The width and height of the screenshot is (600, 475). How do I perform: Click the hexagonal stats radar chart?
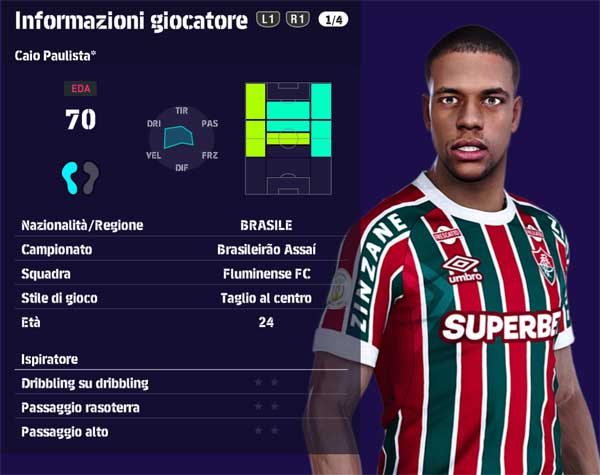(181, 138)
